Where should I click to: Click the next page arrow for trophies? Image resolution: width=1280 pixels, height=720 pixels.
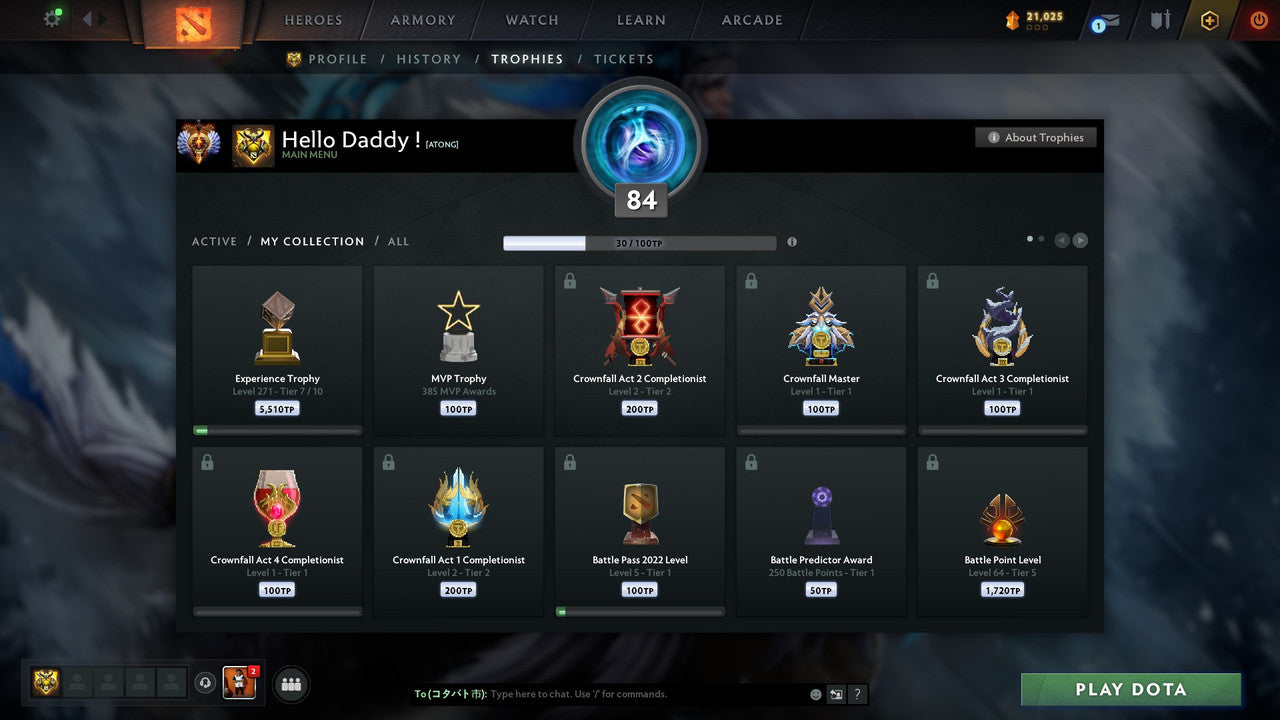(x=1081, y=239)
